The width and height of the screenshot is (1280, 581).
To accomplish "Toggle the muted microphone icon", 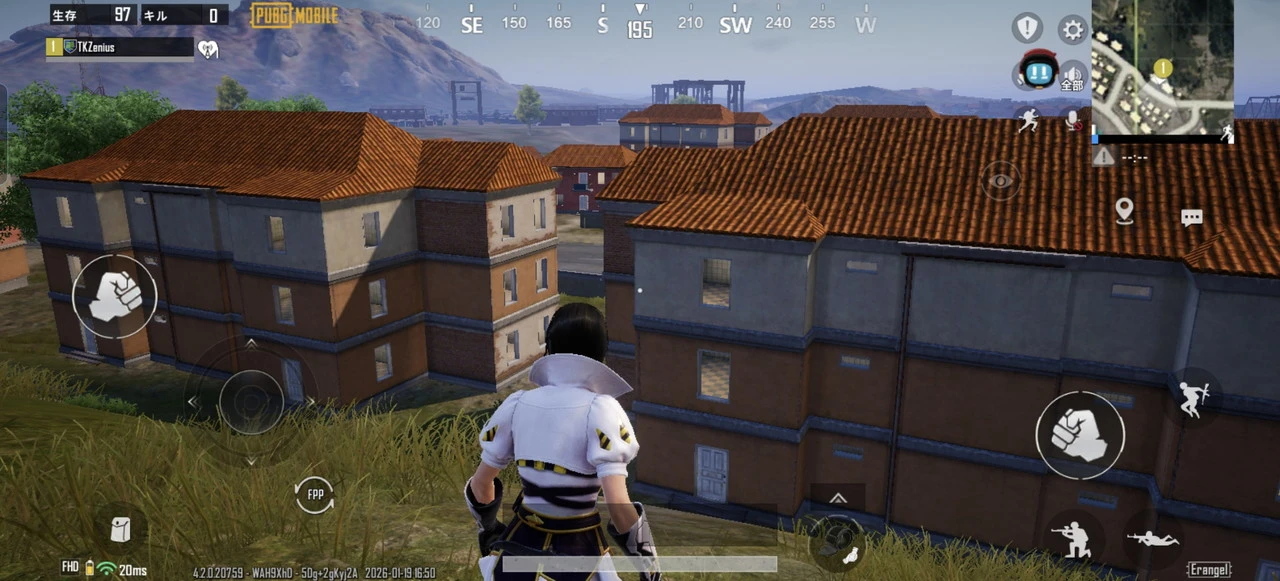I will (x=1074, y=121).
